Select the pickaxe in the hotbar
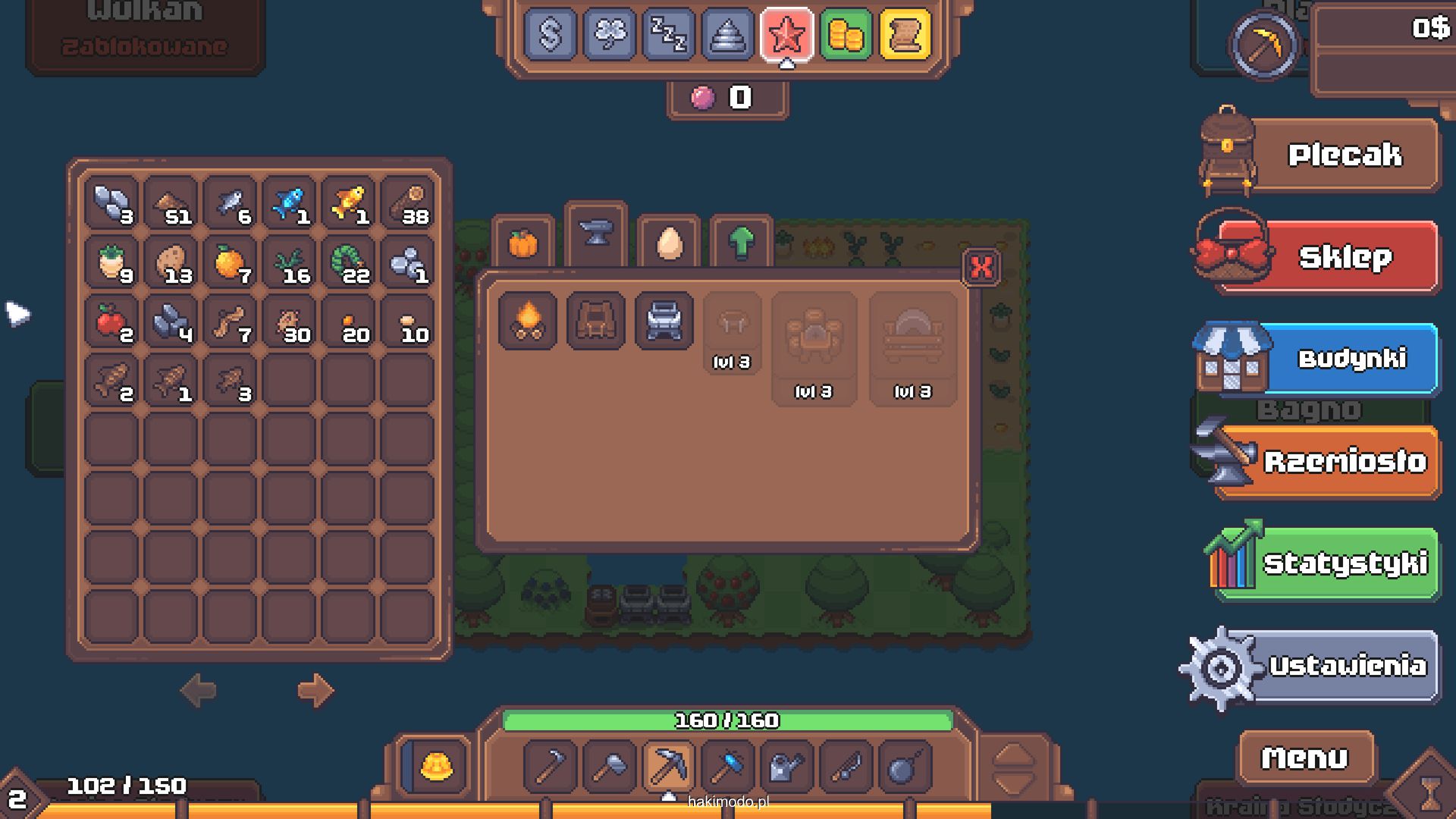This screenshot has height=819, width=1456. (668, 766)
